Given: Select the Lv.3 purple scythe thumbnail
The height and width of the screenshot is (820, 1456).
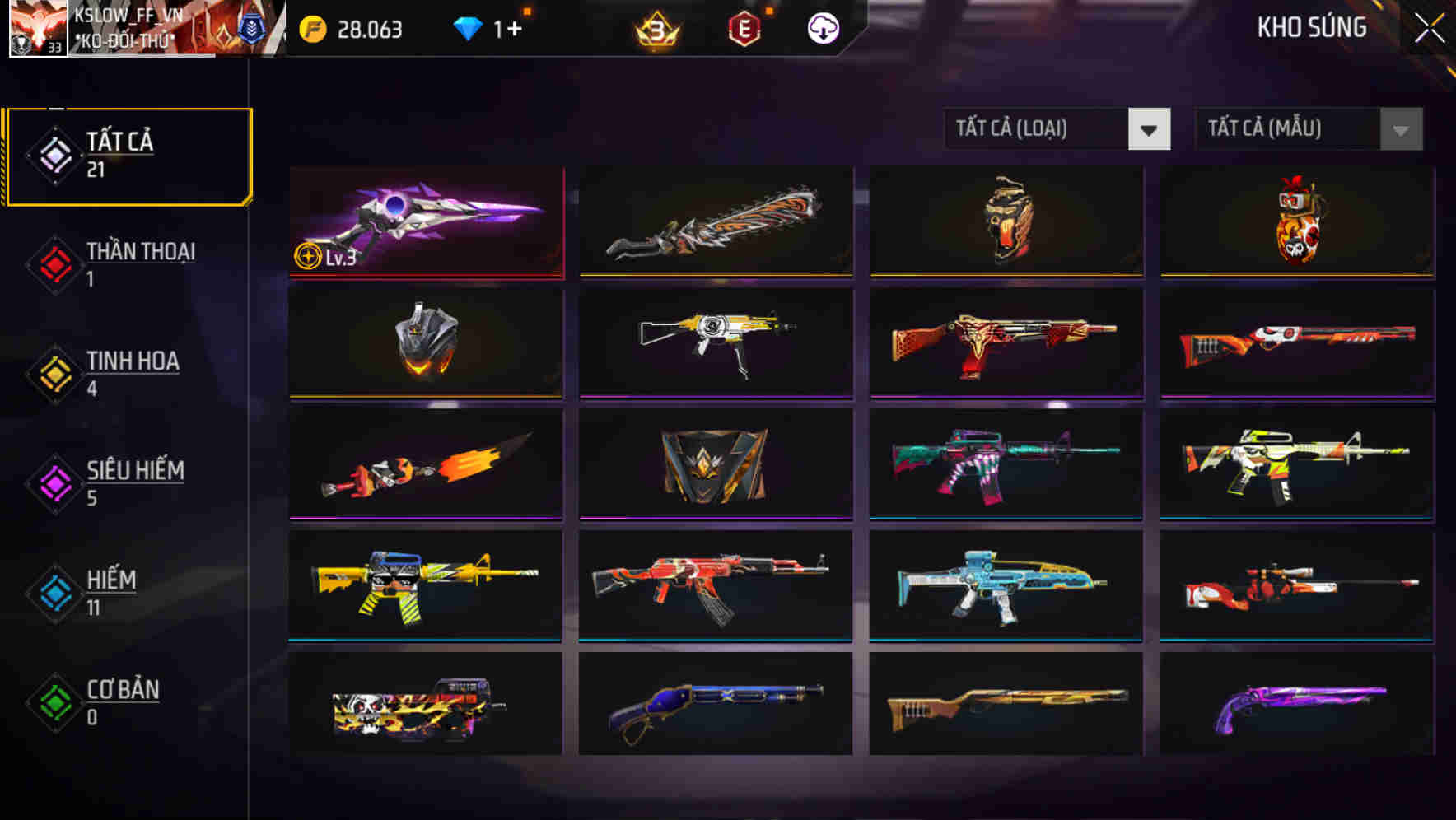Looking at the screenshot, I should [425, 222].
